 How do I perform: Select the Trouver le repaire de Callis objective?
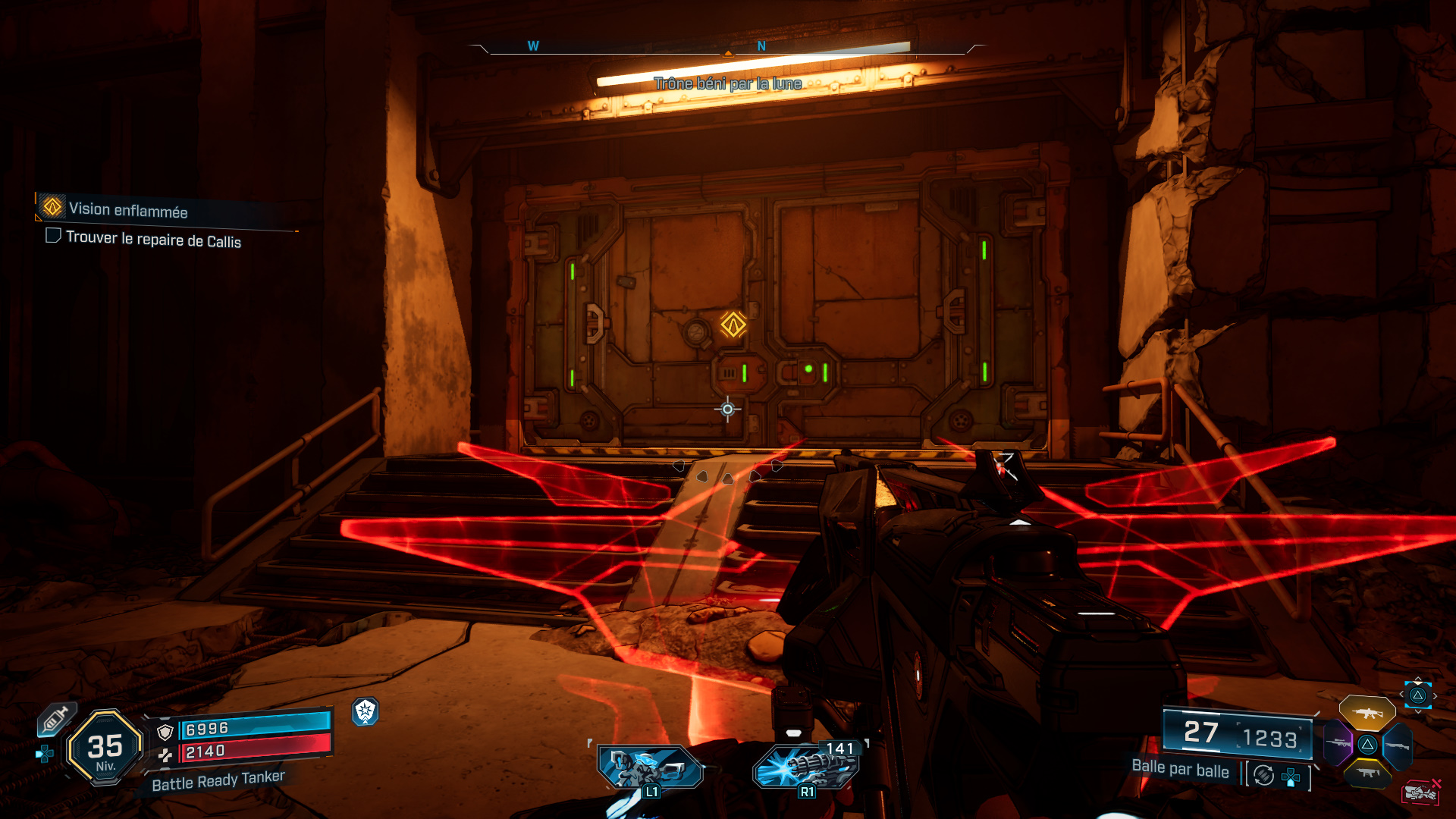pos(153,239)
